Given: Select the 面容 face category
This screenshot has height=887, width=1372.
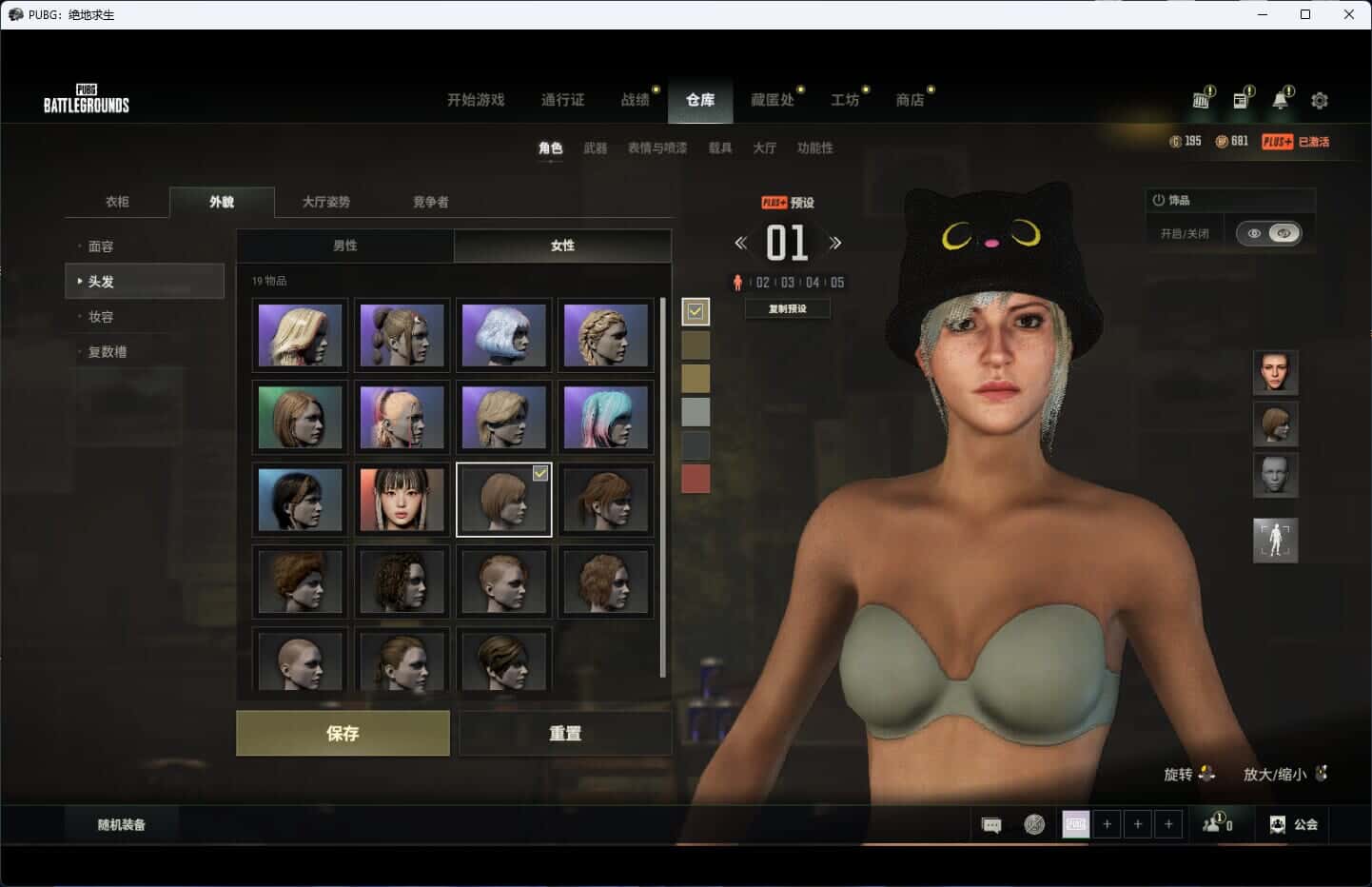Looking at the screenshot, I should tap(101, 246).
